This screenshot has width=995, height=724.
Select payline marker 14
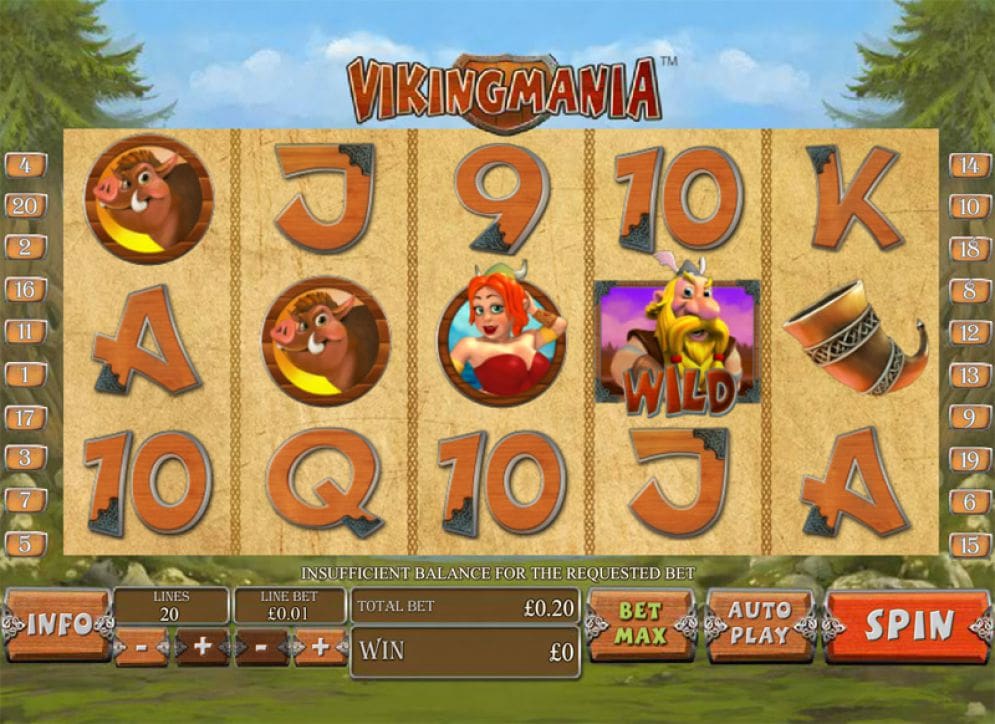point(969,165)
